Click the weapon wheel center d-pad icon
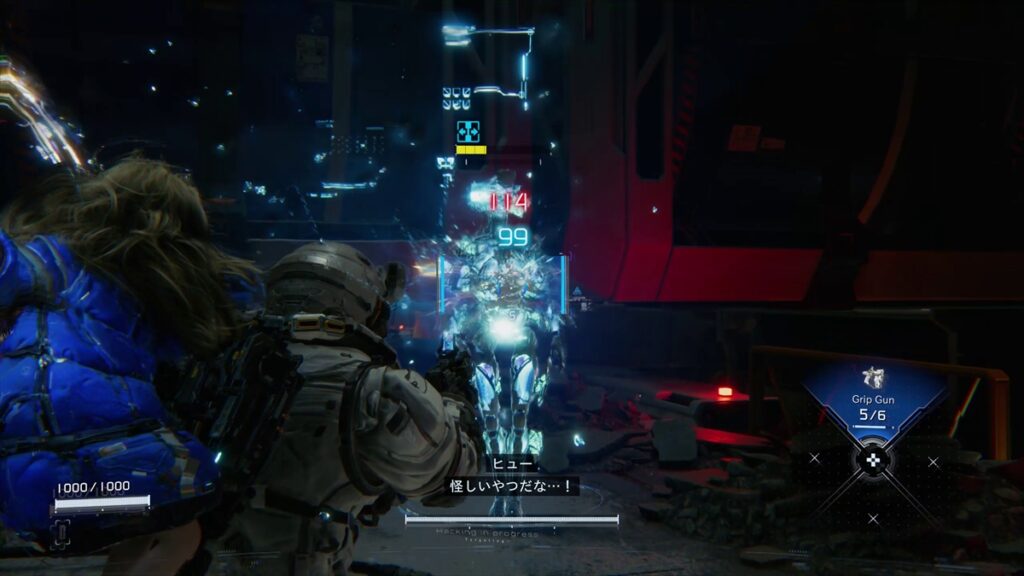The image size is (1024, 576). 873,461
